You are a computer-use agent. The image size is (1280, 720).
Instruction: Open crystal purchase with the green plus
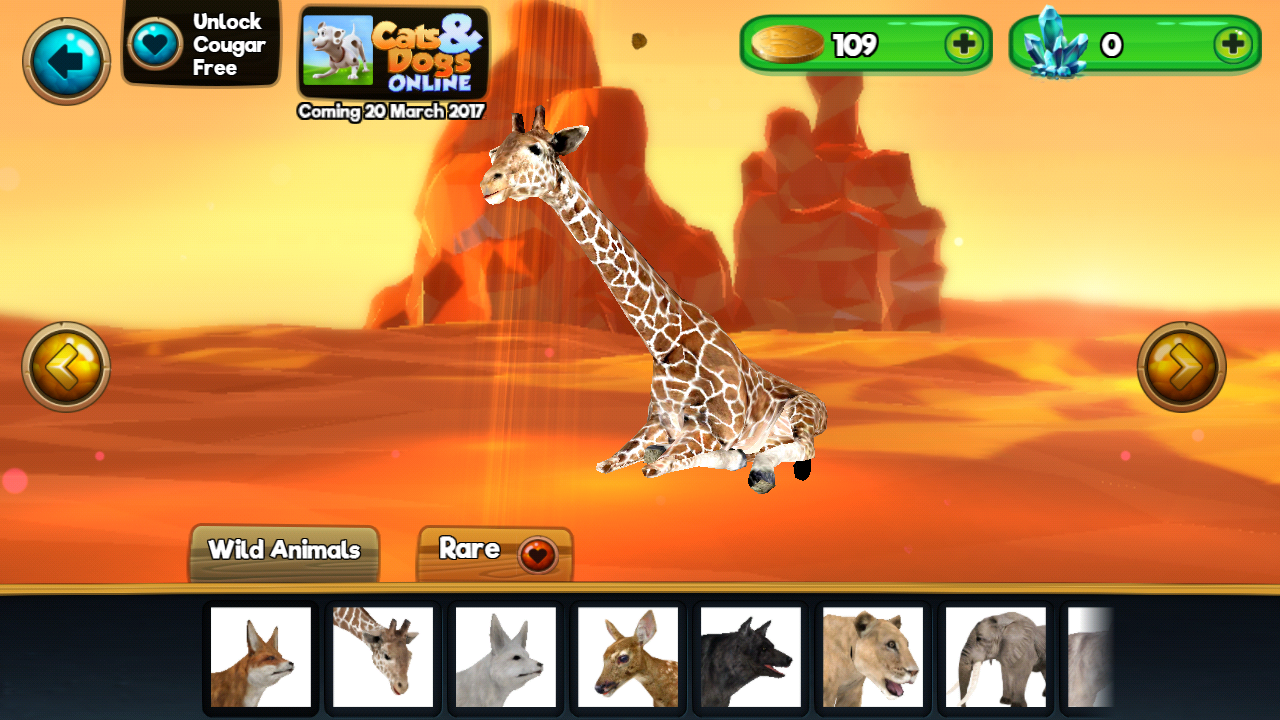coord(1233,44)
